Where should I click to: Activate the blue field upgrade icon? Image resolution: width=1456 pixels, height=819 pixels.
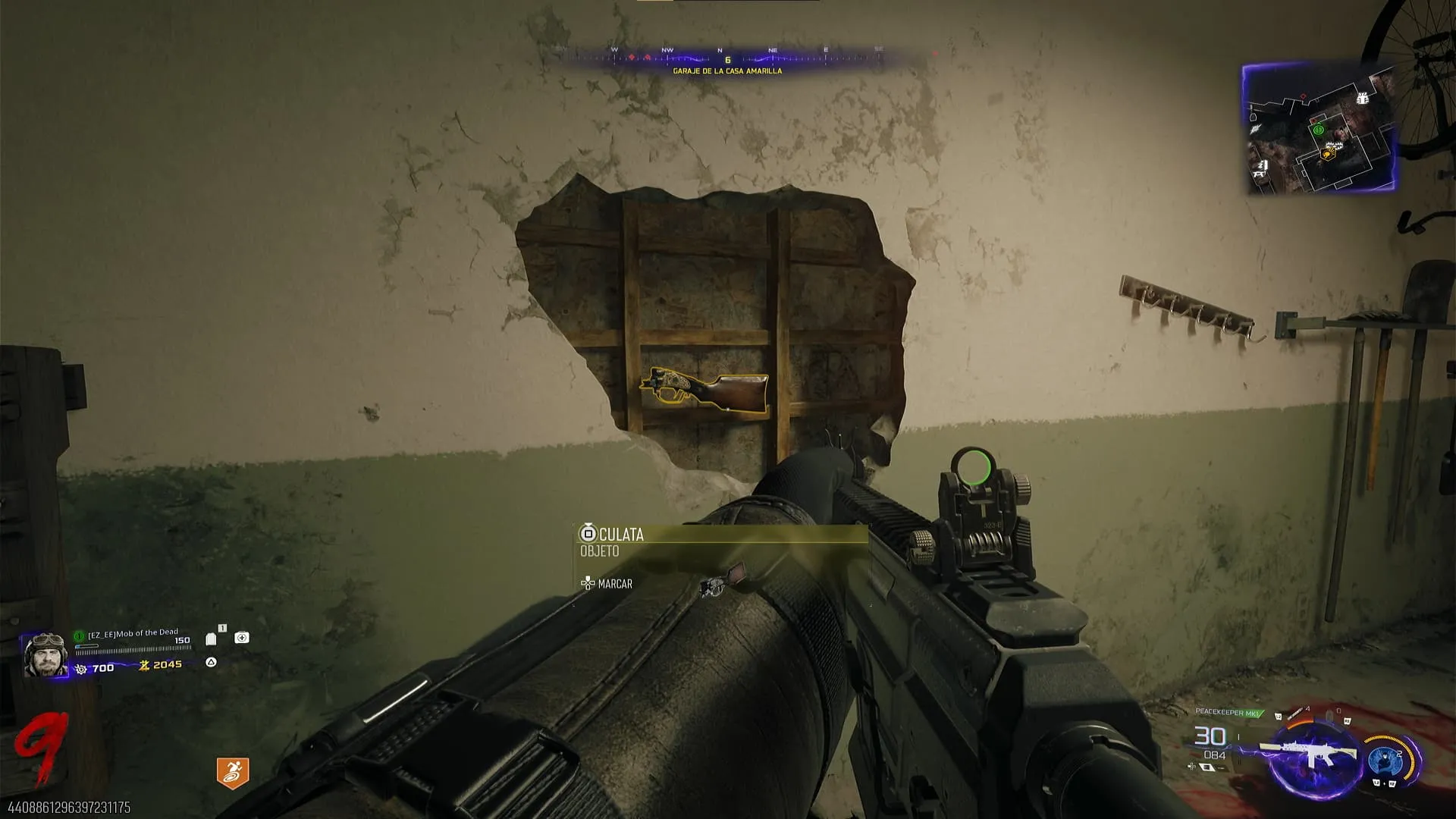[x=1385, y=759]
